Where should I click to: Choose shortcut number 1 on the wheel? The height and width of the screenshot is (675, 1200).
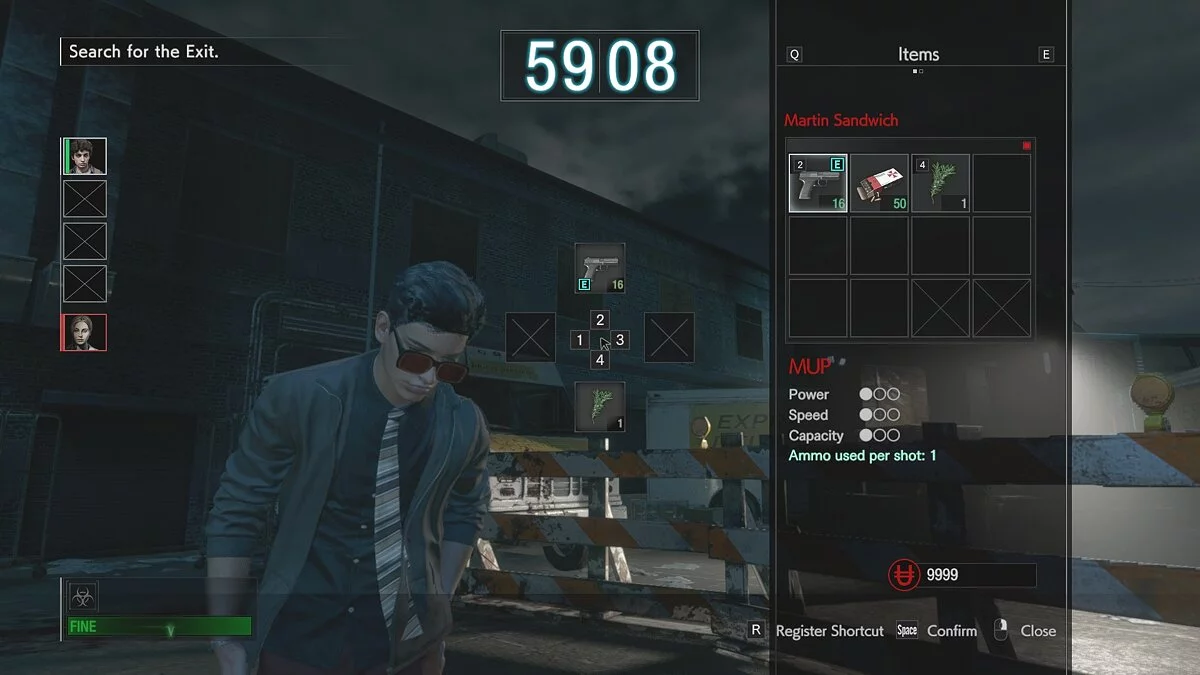(x=579, y=341)
